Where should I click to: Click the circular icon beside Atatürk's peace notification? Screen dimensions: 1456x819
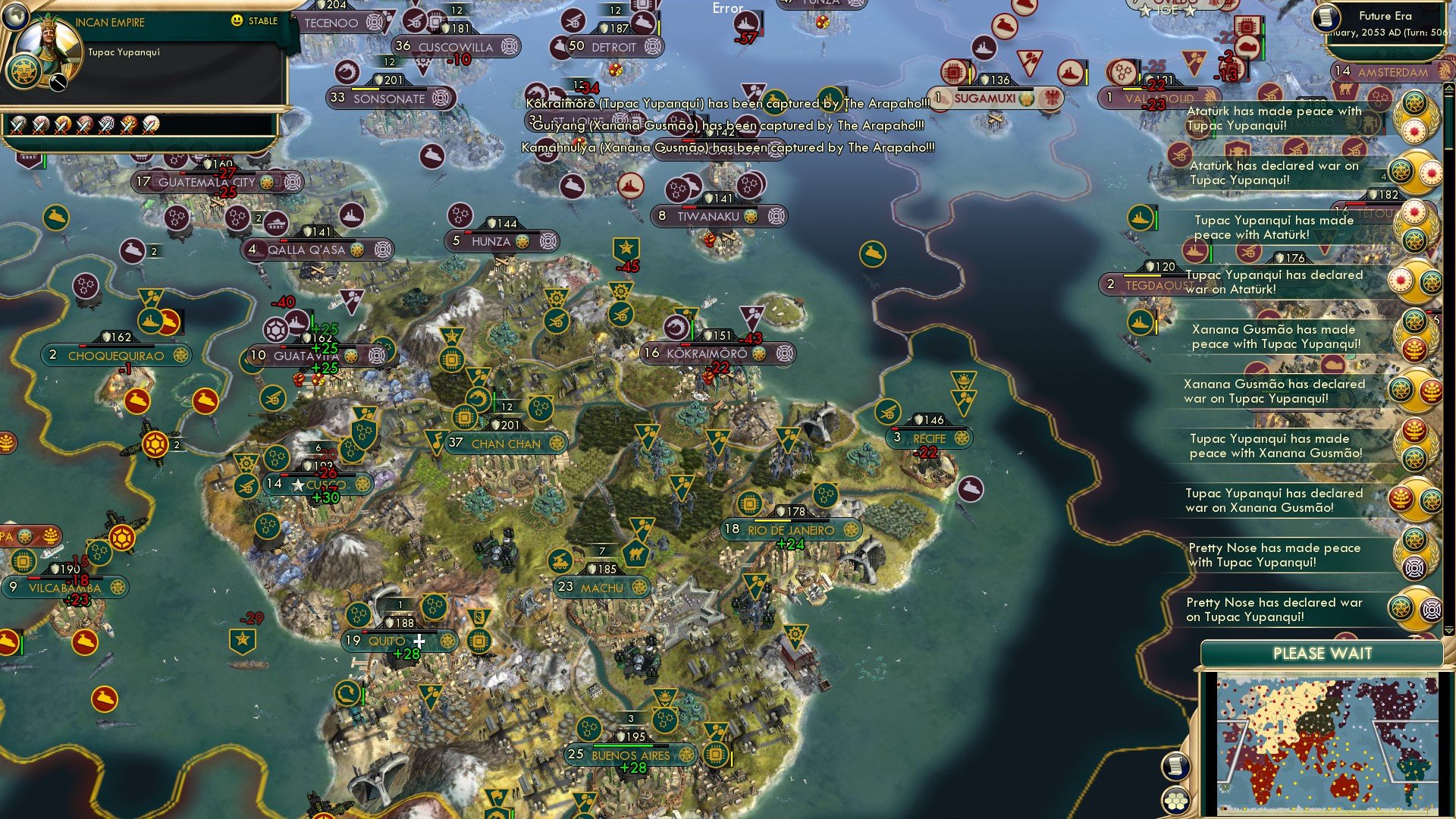click(x=1415, y=119)
